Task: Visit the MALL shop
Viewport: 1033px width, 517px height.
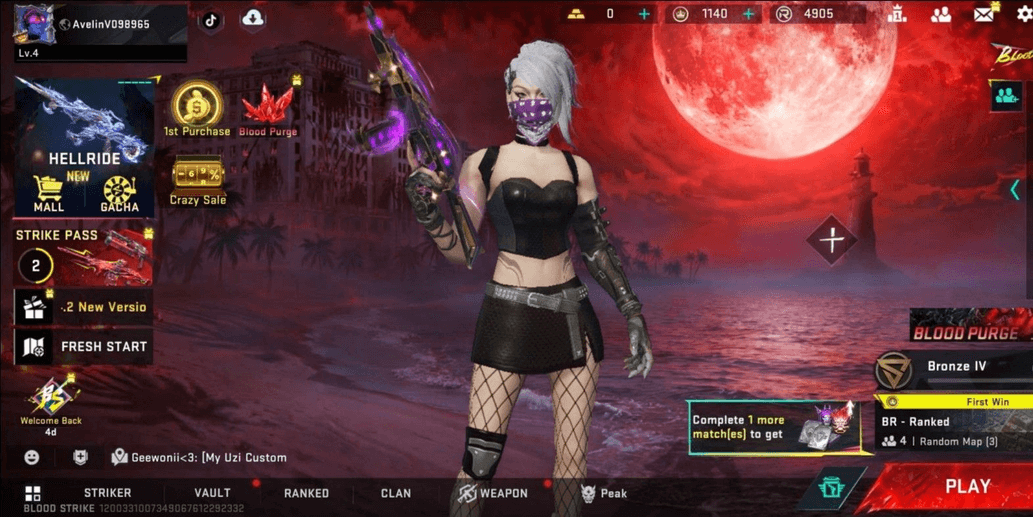Action: click(48, 193)
